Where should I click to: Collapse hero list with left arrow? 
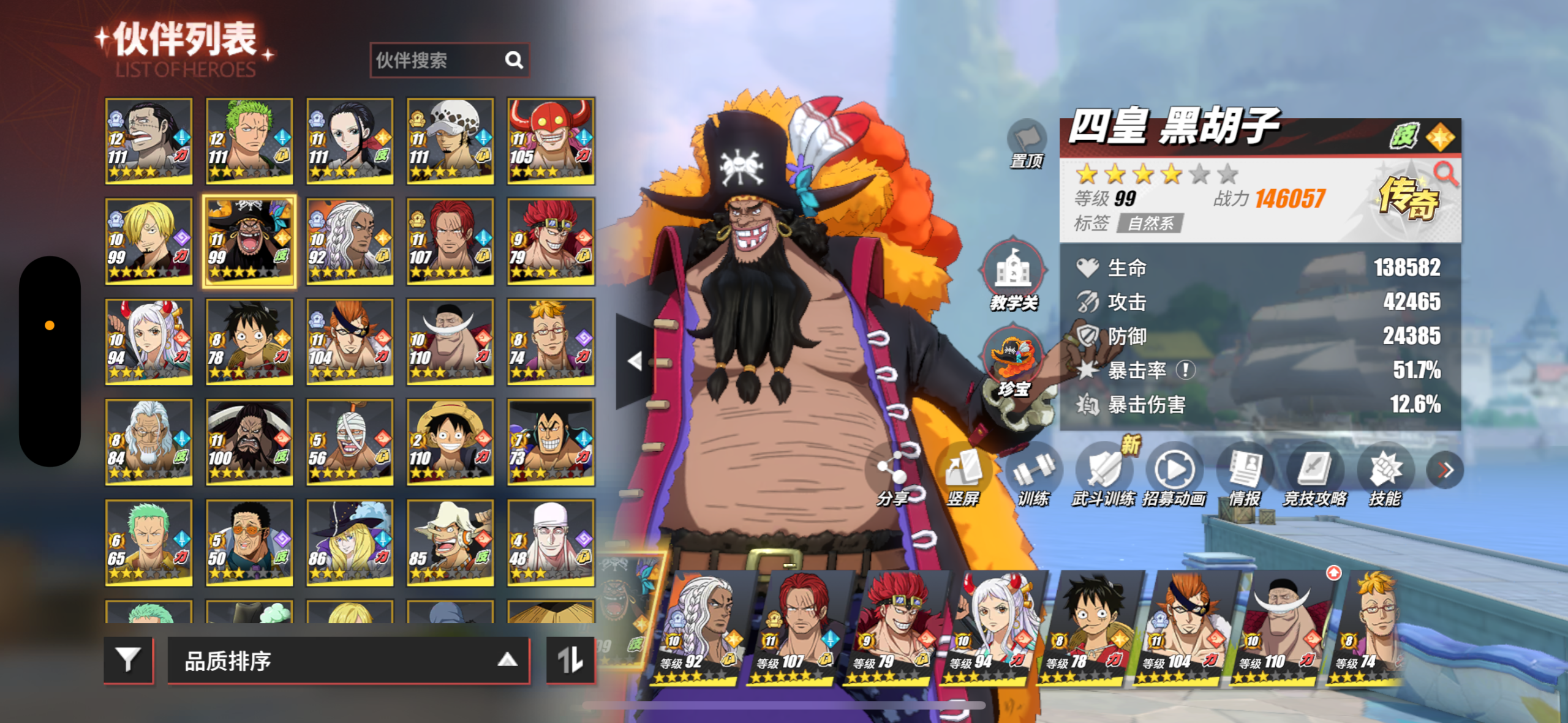pos(635,361)
